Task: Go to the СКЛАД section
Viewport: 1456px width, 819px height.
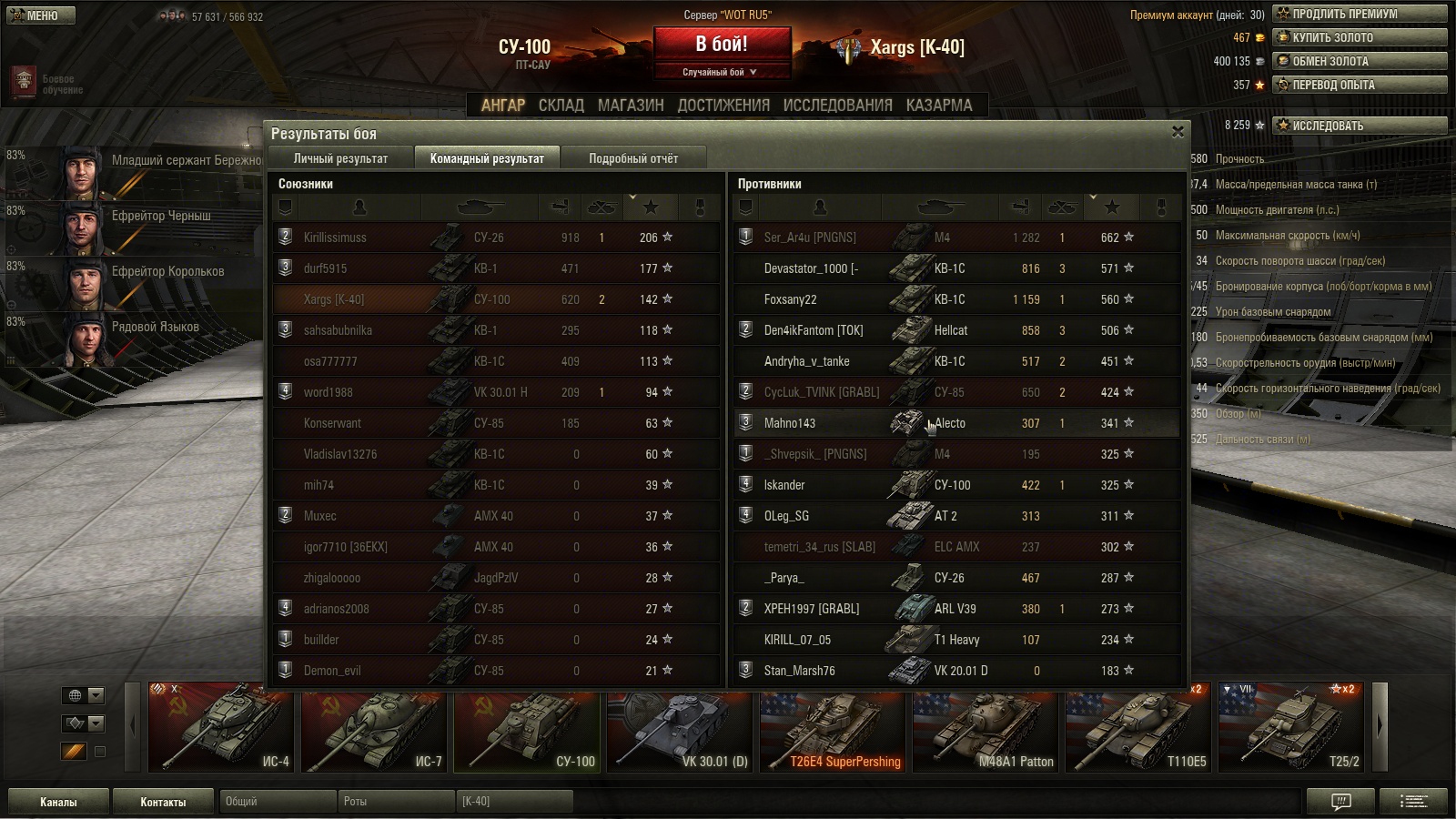Action: coord(561,106)
